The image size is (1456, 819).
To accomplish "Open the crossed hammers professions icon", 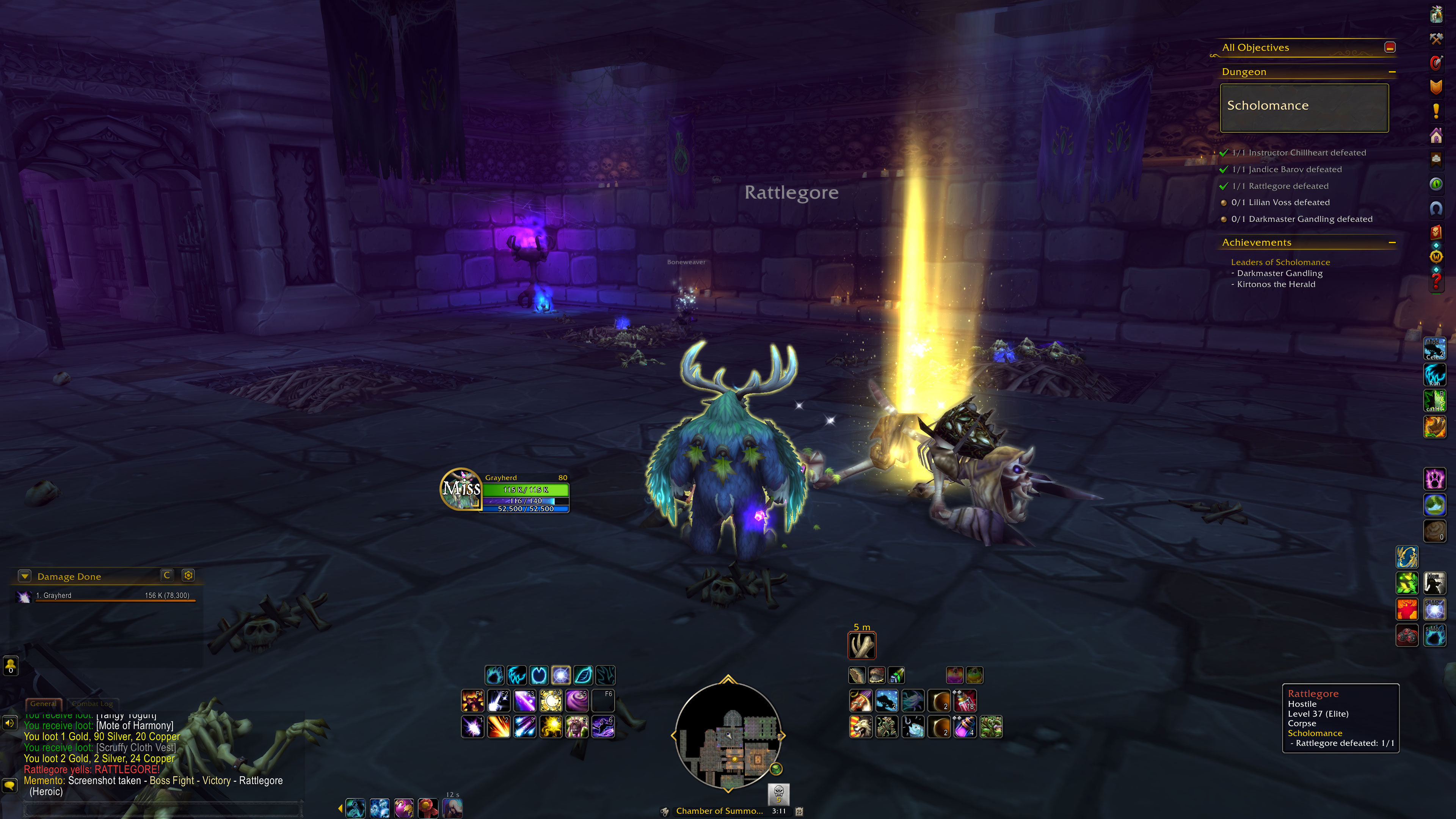I will (x=1436, y=38).
